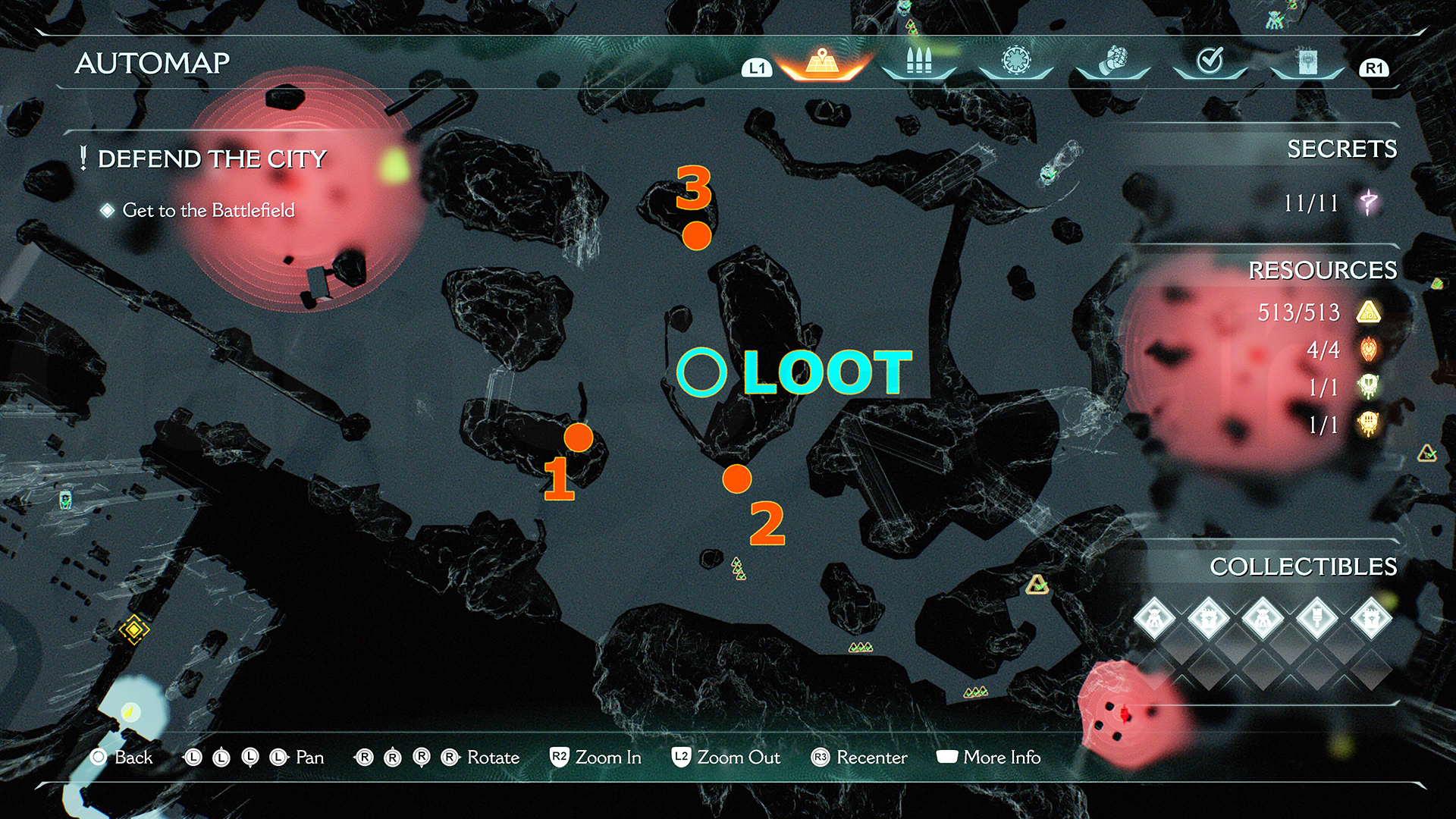Click the purple secrets question mark icon

[1369, 202]
